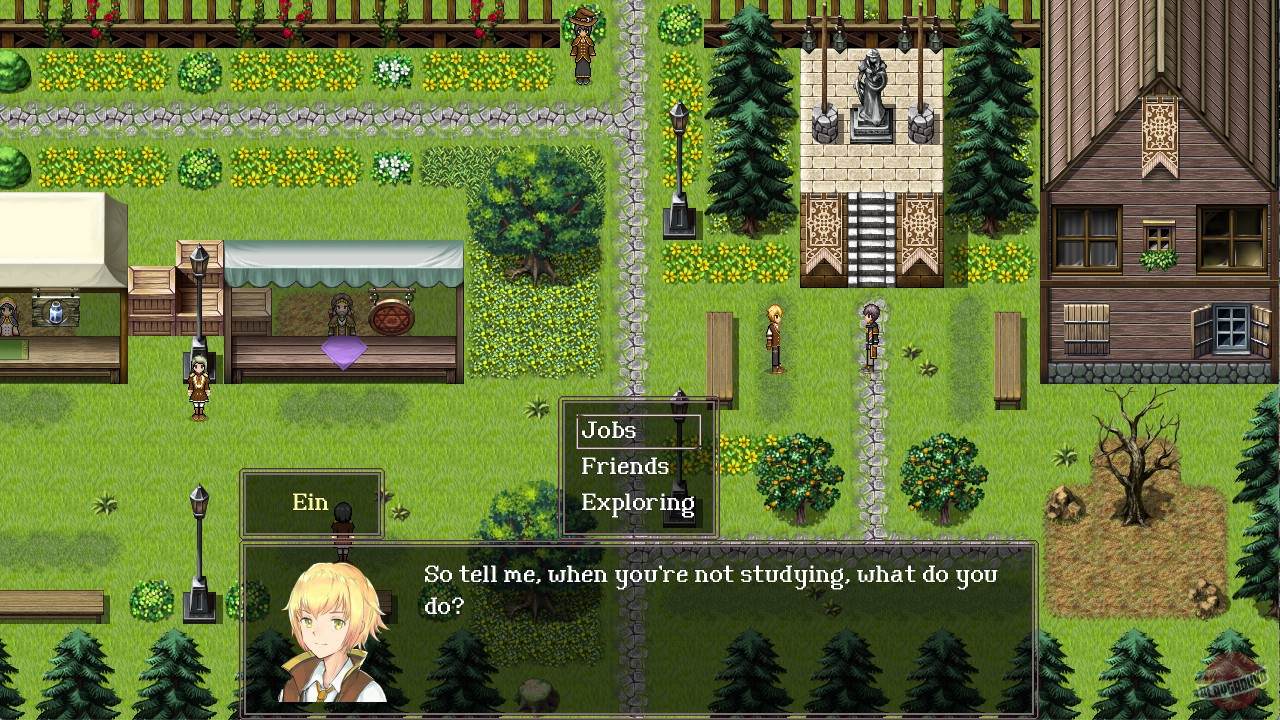
Task: Click the selection highlight box around Jobs
Action: 637,430
